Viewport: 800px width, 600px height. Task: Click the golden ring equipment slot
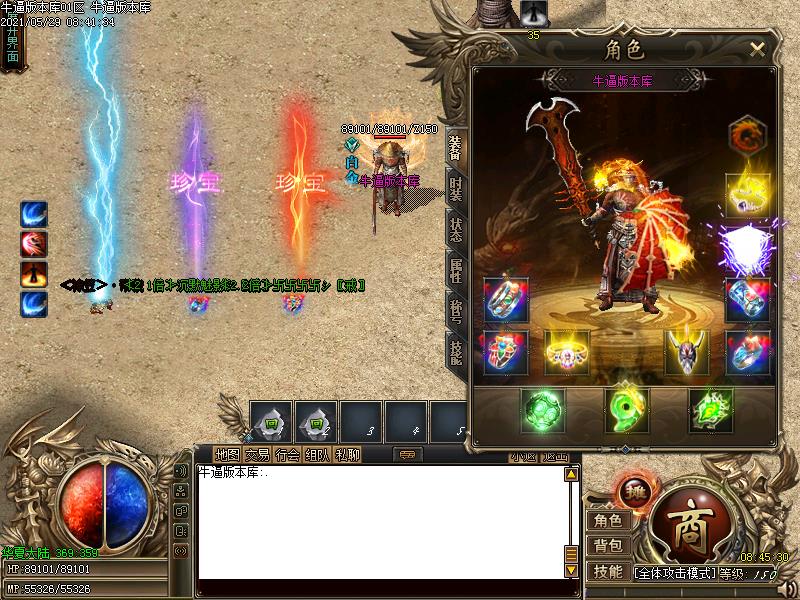566,351
